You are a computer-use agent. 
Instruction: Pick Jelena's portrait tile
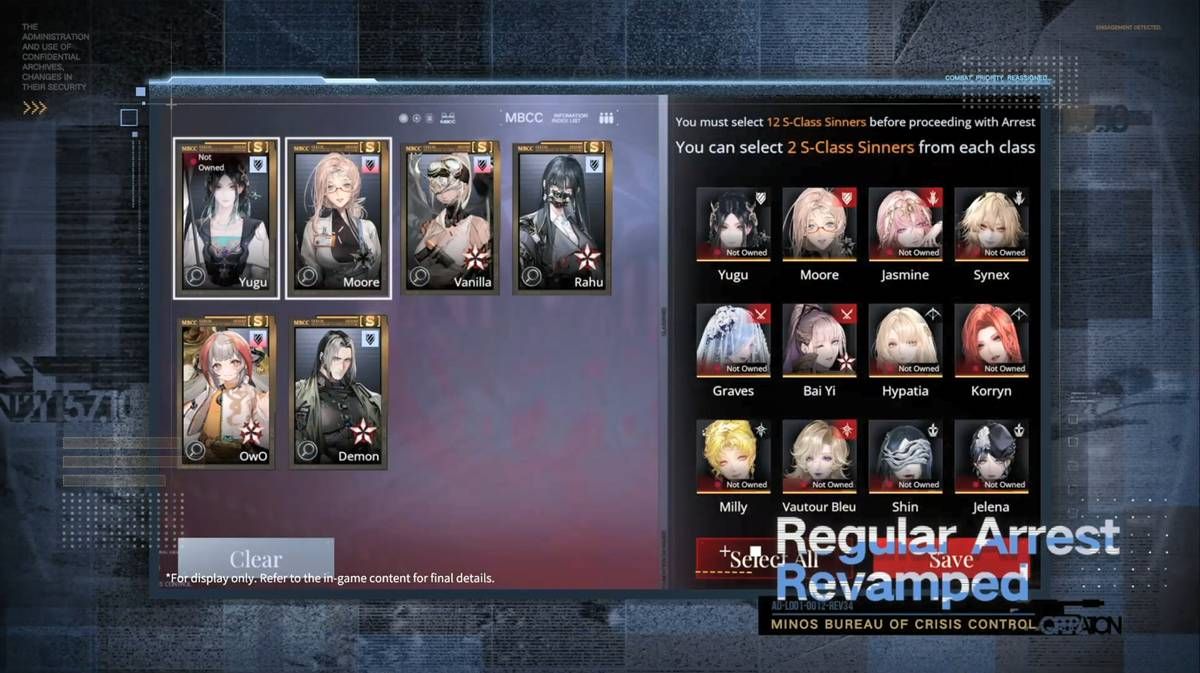point(991,455)
